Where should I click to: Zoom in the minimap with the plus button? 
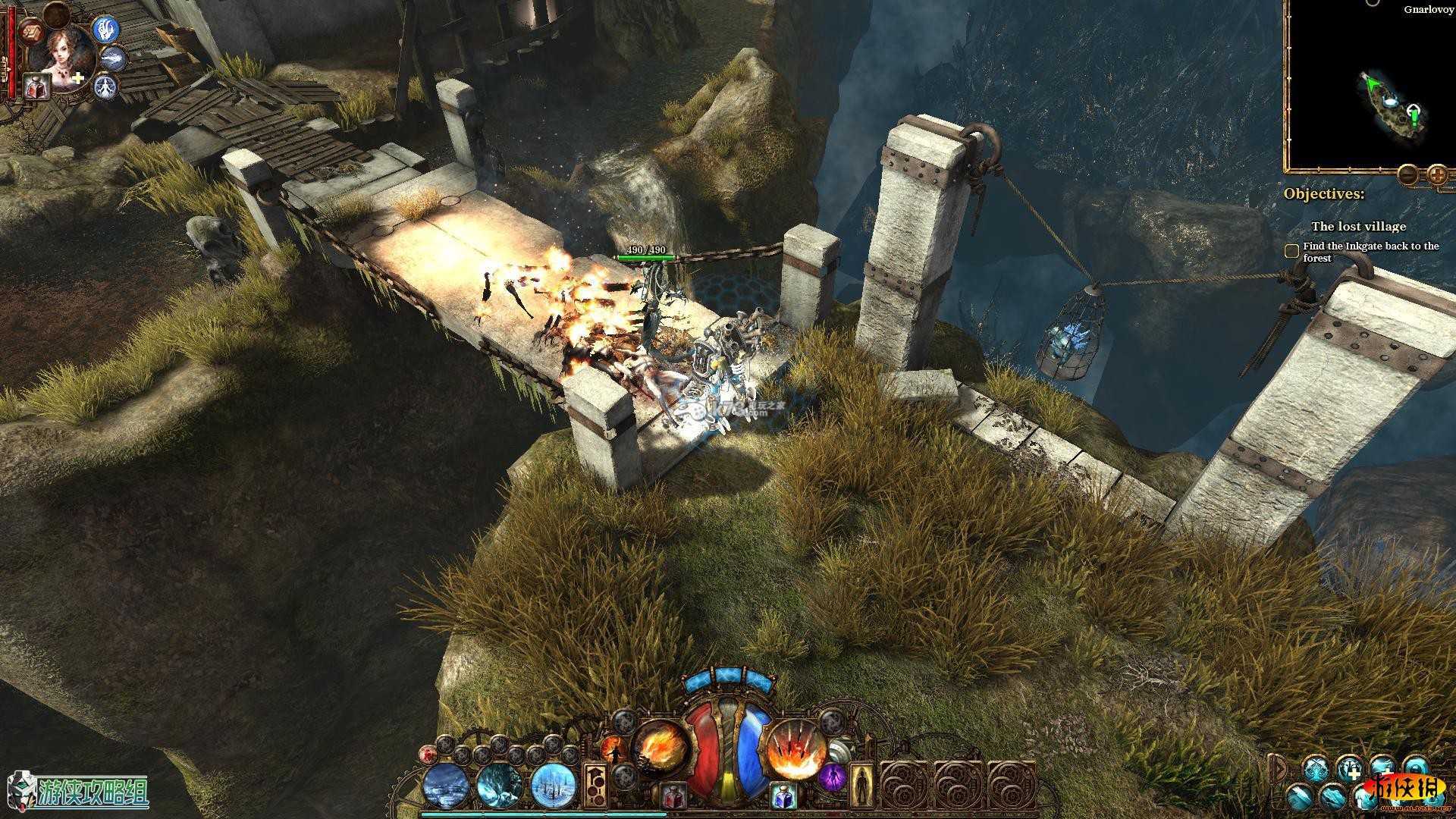[x=1437, y=175]
